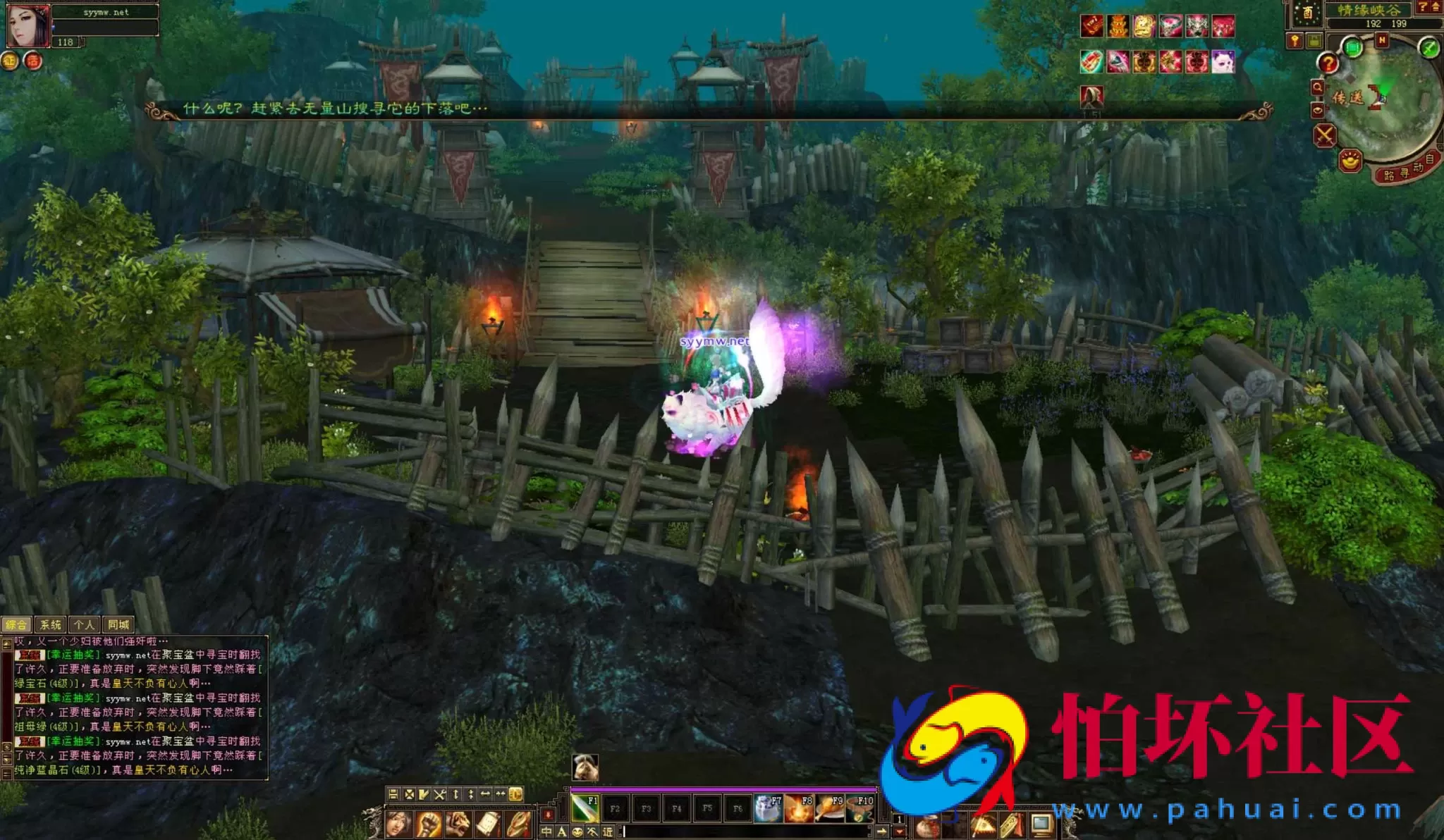Toggle PK mode with the crossed swords icon
Image resolution: width=1444 pixels, height=840 pixels.
[1325, 135]
